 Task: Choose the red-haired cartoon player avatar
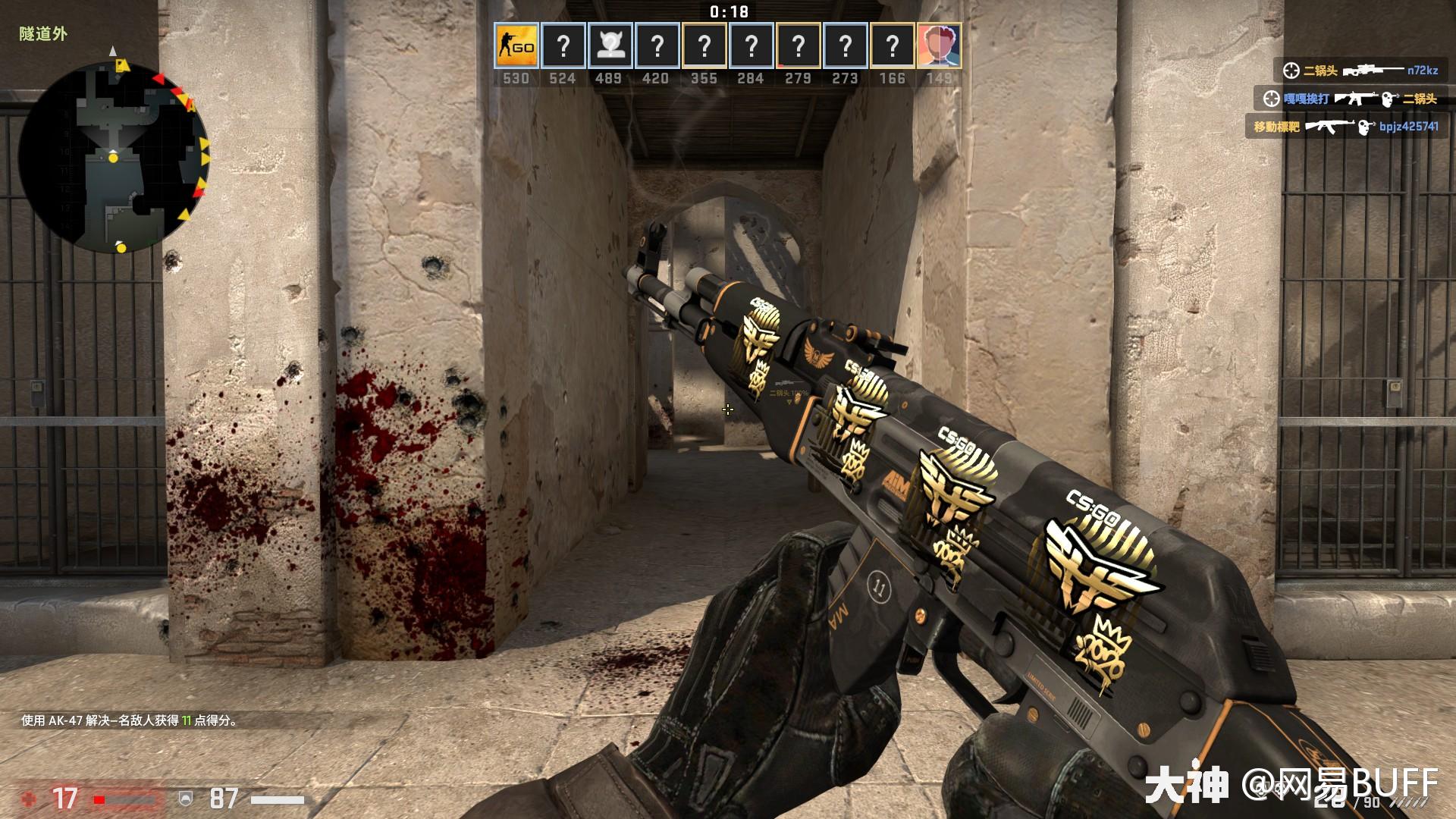point(939,46)
